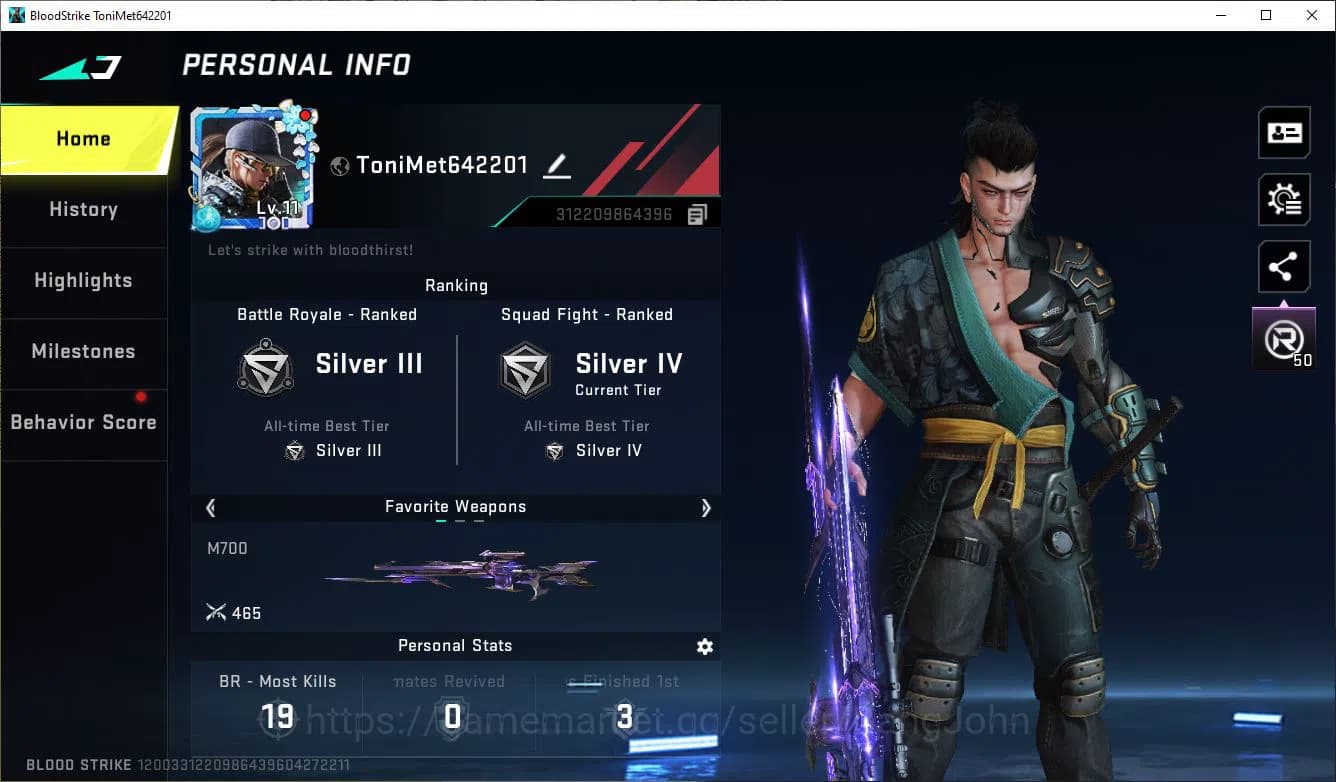
Task: Select the Silver III Battle Royale rank emblem
Action: (x=265, y=367)
